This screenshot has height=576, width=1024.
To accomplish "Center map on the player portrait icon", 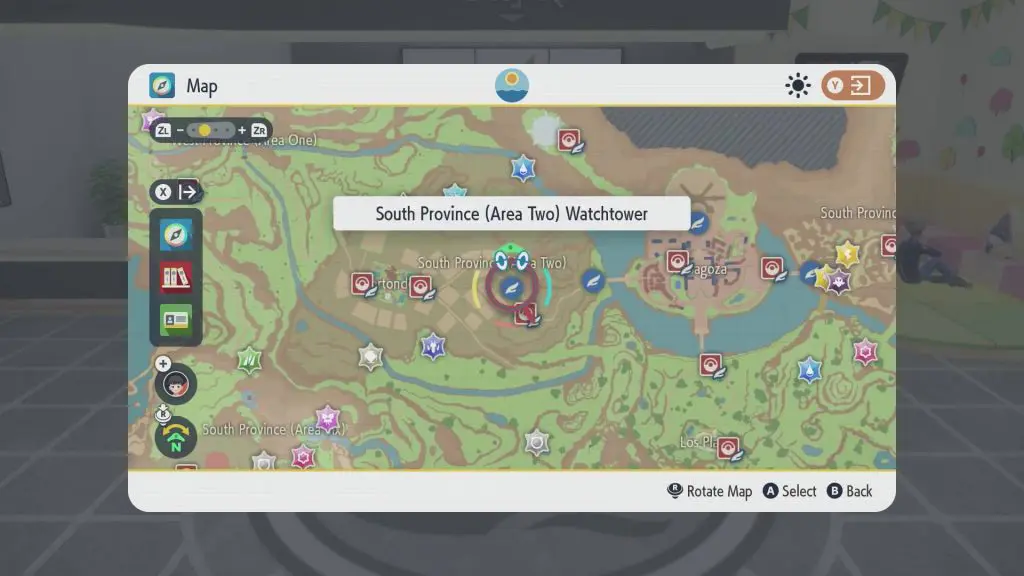I will (x=176, y=384).
